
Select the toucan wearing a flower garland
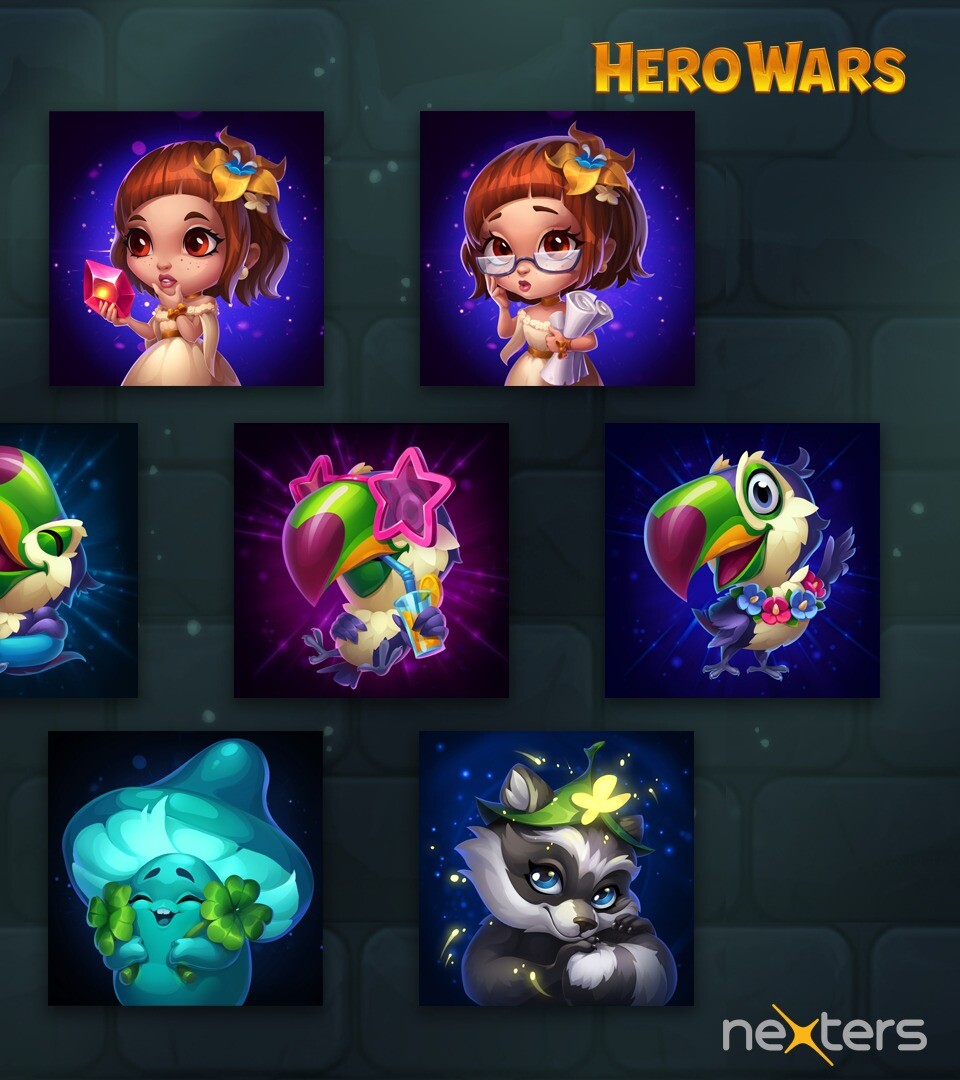pos(742,560)
